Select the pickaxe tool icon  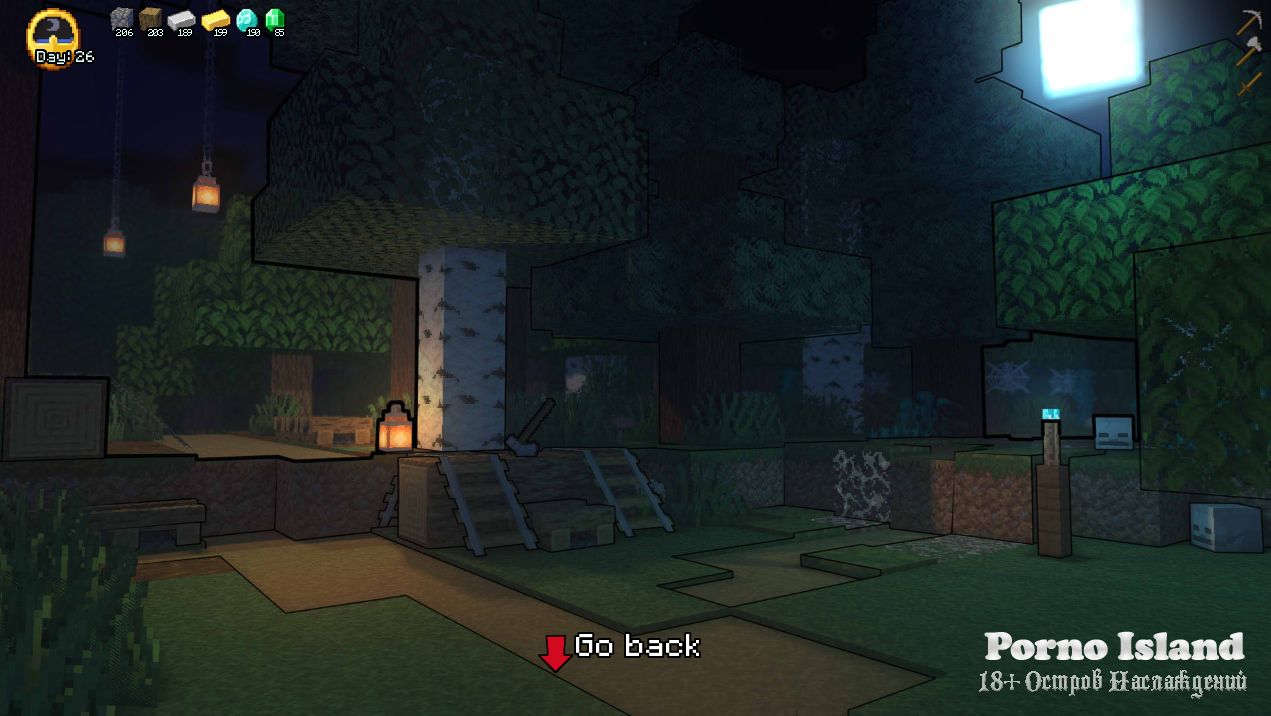tap(1249, 21)
